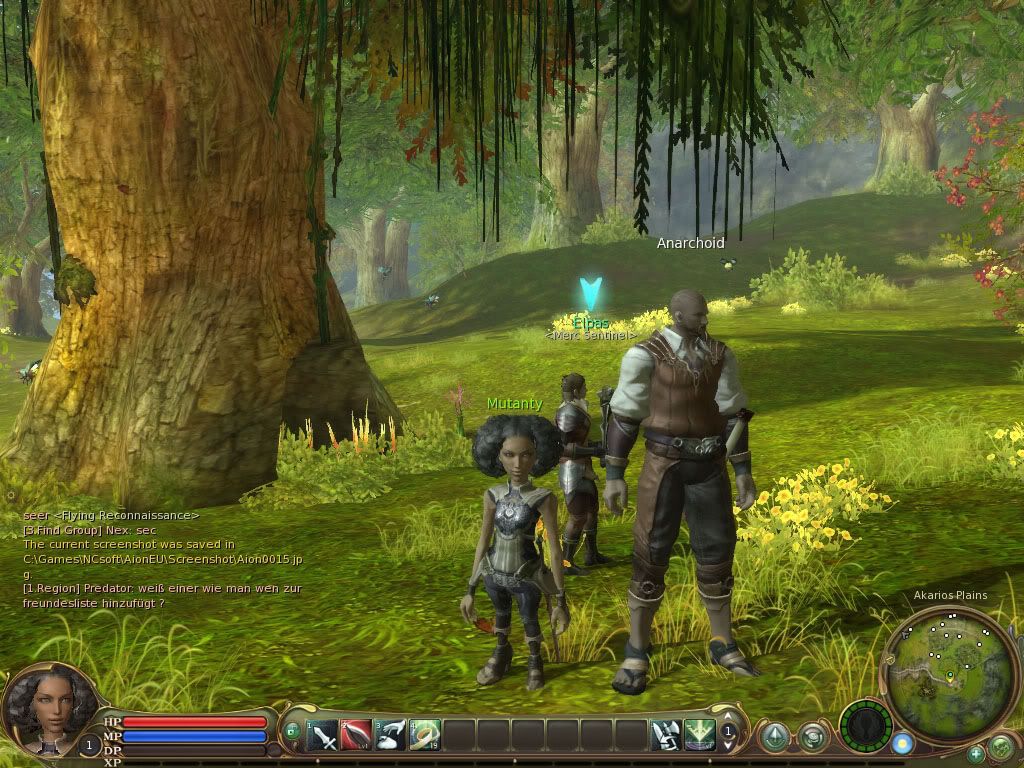Activate the silver boots skill on the hotbar
Image resolution: width=1024 pixels, height=768 pixels.
(665, 737)
